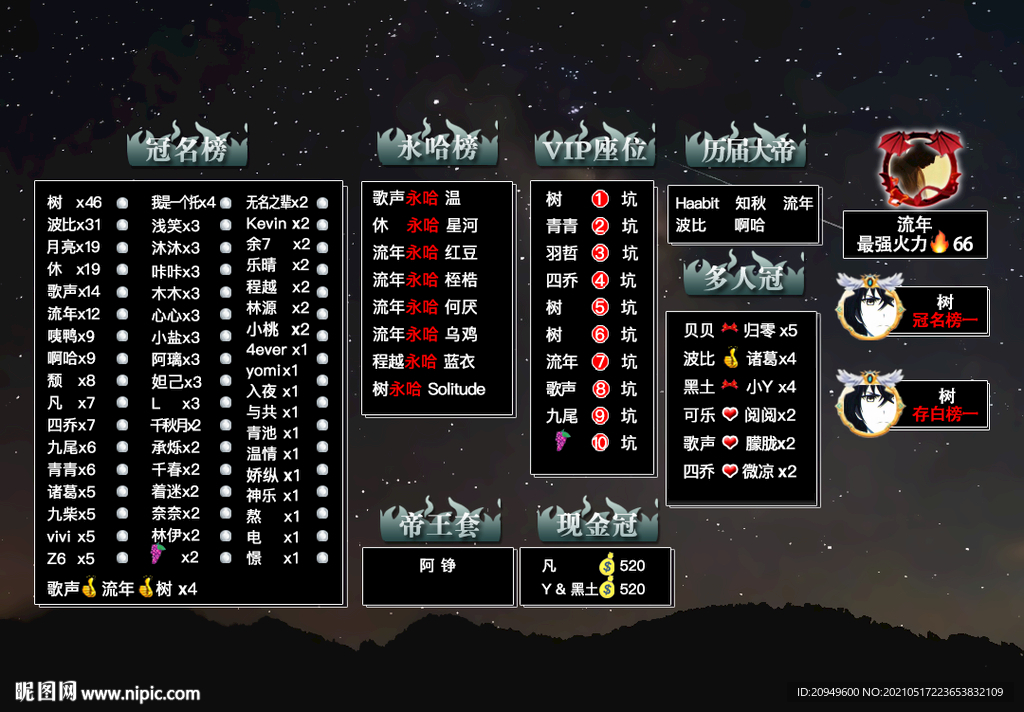Screen dimensions: 1024x712
Task: Open the 永哈榜 section header
Action: [437, 148]
